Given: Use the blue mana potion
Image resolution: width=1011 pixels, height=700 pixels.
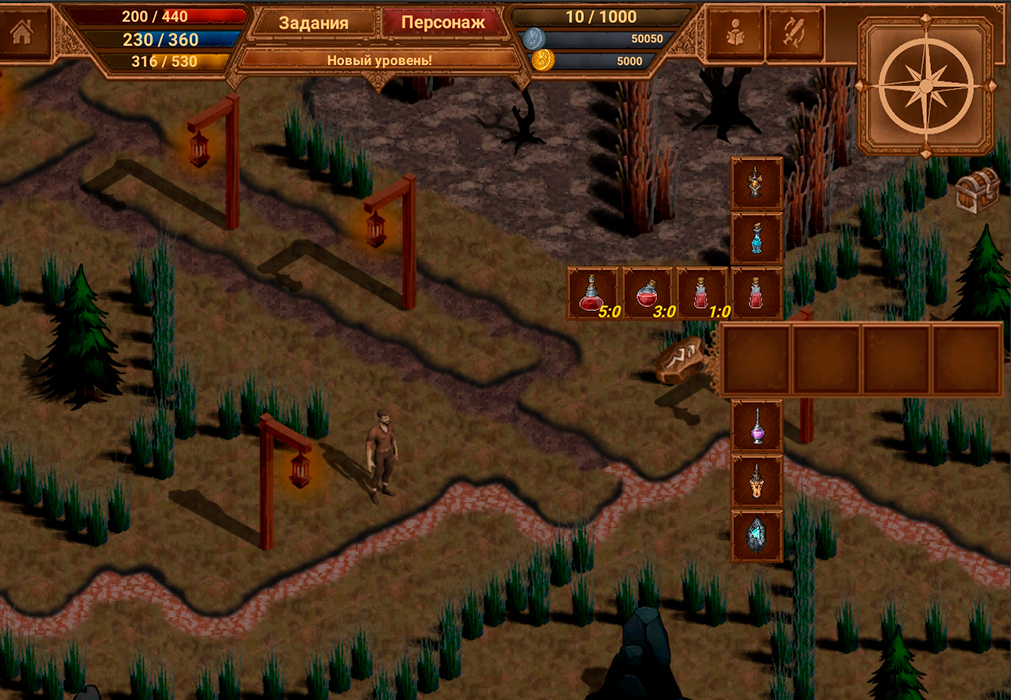Looking at the screenshot, I should 757,238.
